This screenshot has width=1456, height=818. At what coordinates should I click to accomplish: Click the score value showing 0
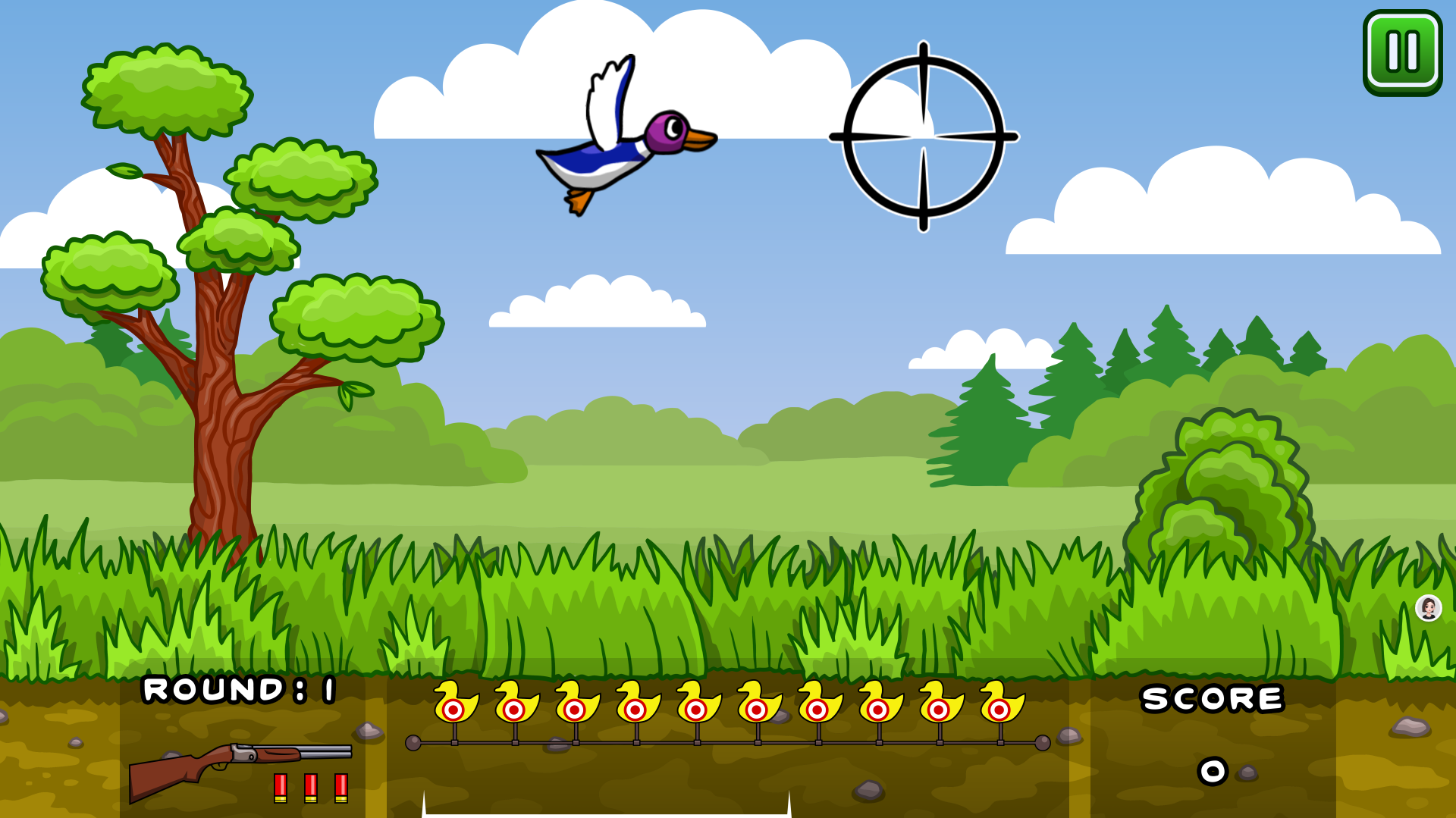(1213, 769)
